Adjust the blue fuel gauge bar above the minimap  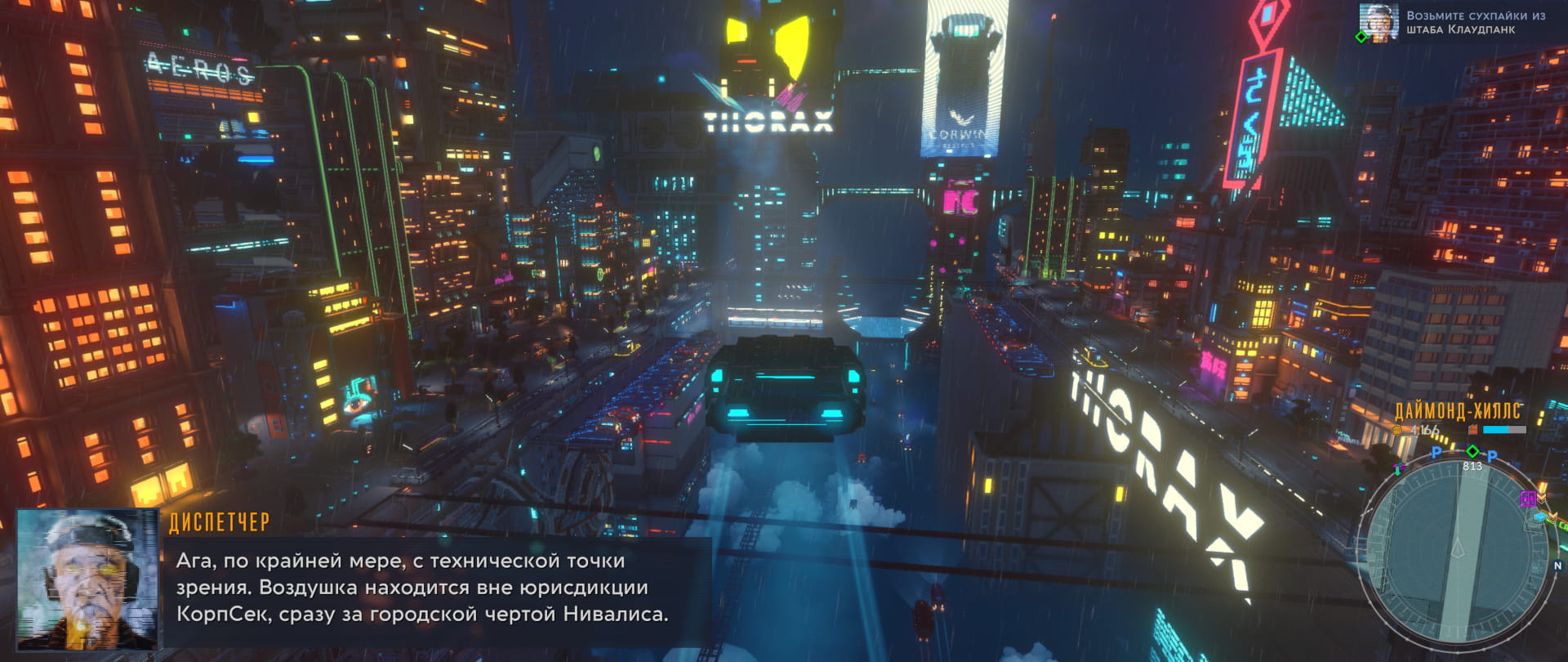(1495, 430)
